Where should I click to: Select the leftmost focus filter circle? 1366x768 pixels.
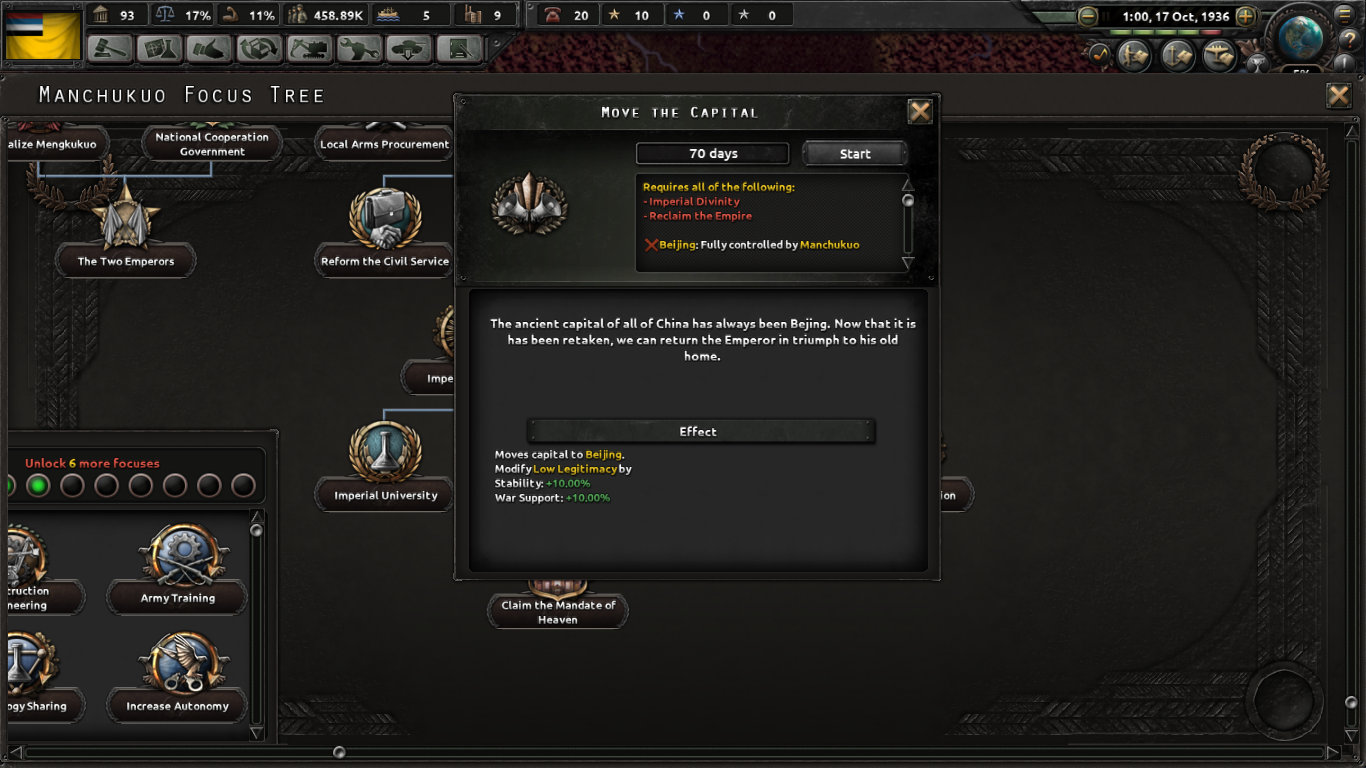[x=9, y=486]
